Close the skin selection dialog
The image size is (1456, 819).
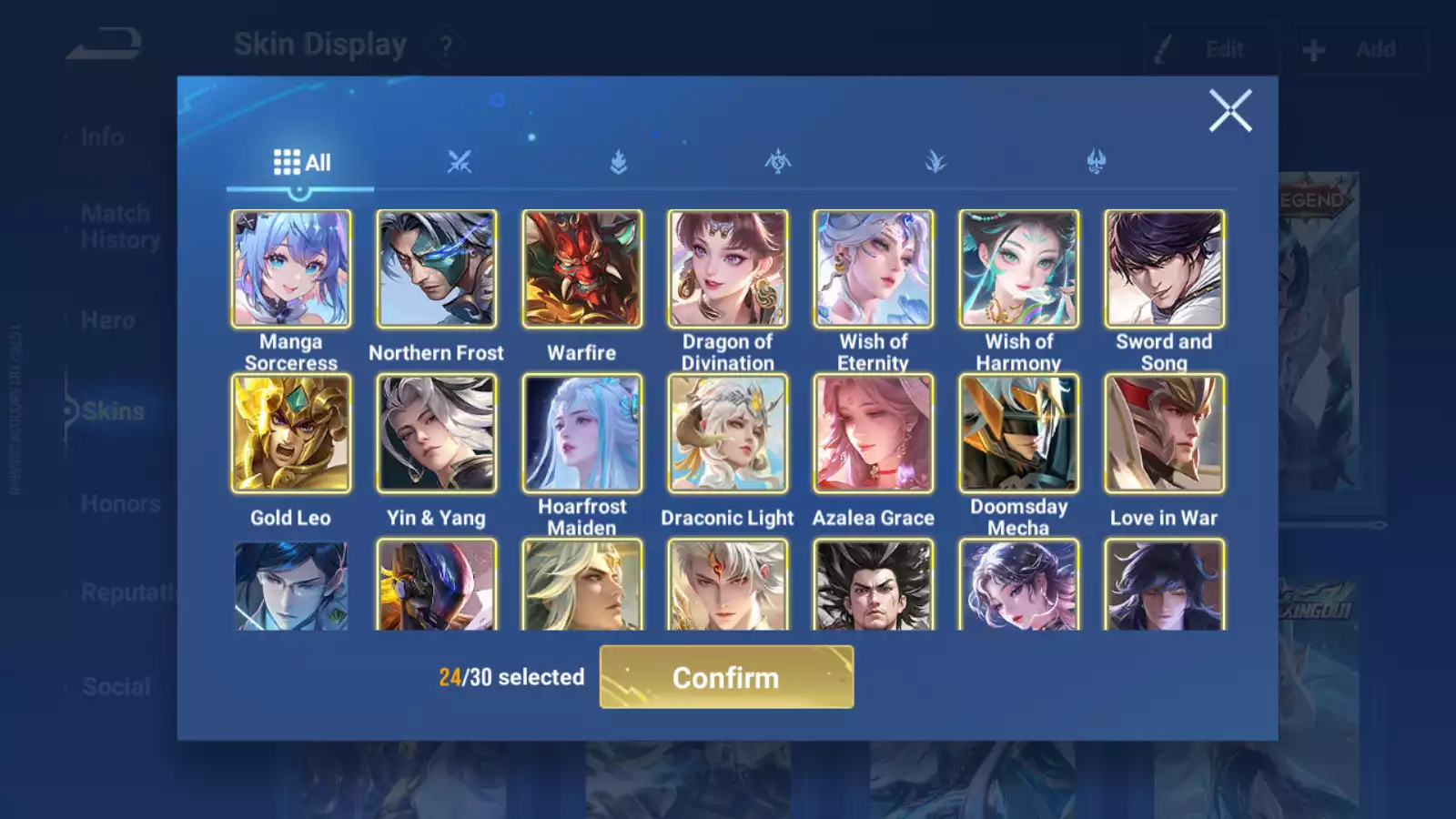[1229, 111]
